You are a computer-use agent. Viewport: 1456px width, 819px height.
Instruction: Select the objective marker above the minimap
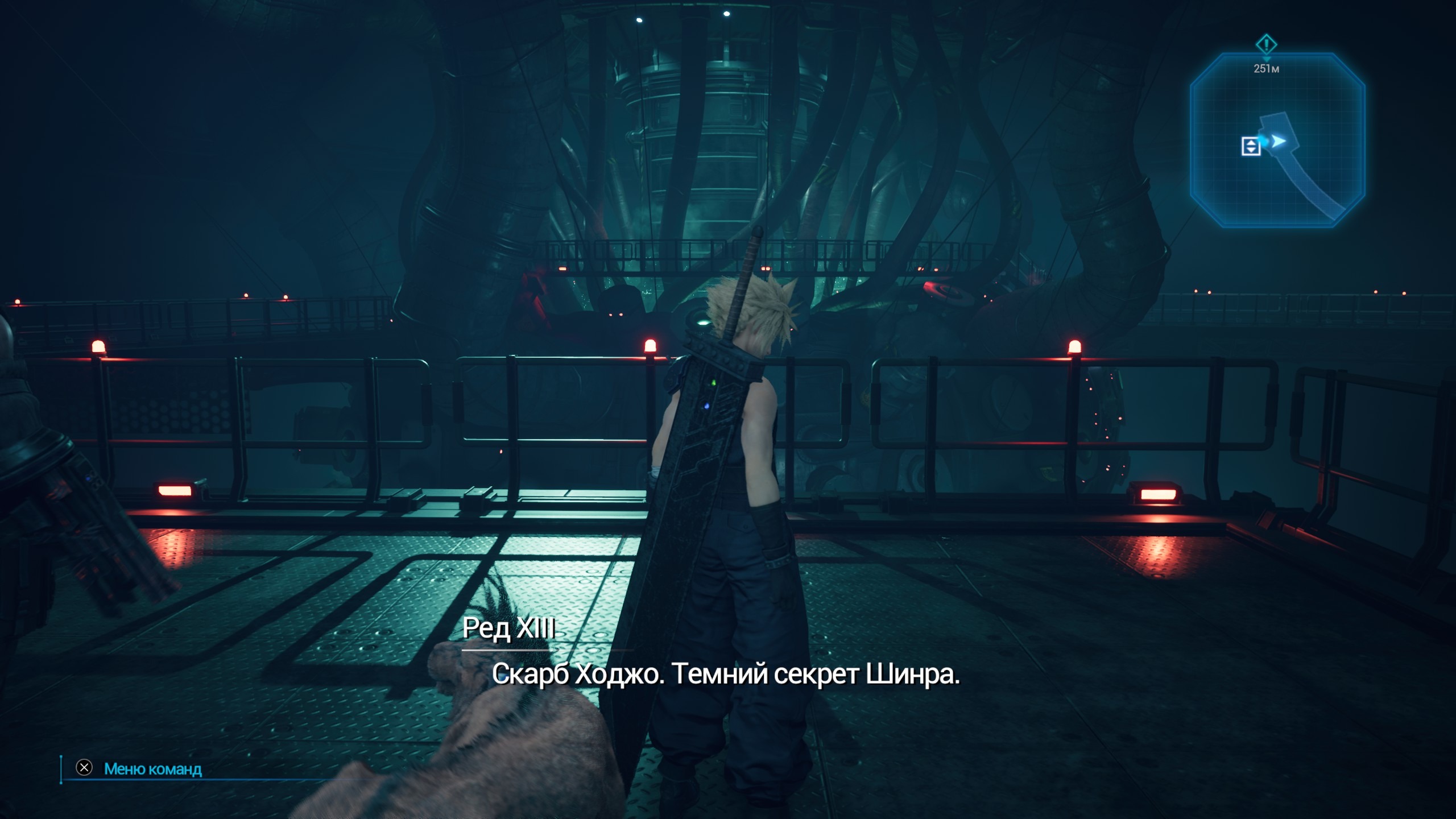pyautogui.click(x=1266, y=44)
